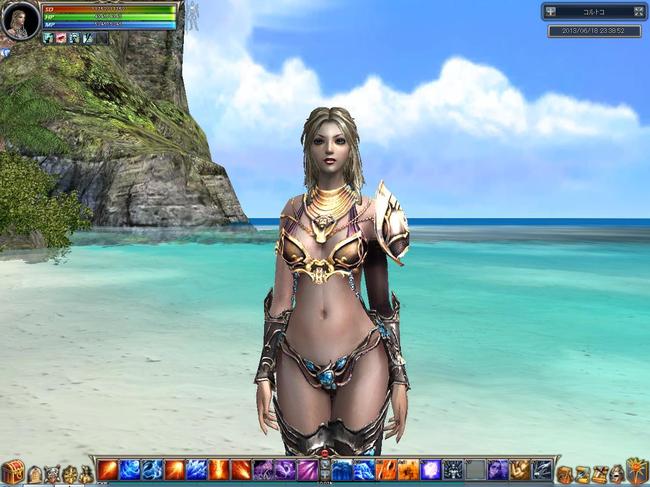
Task: Open the sun shield emblem menu
Action: (636, 471)
